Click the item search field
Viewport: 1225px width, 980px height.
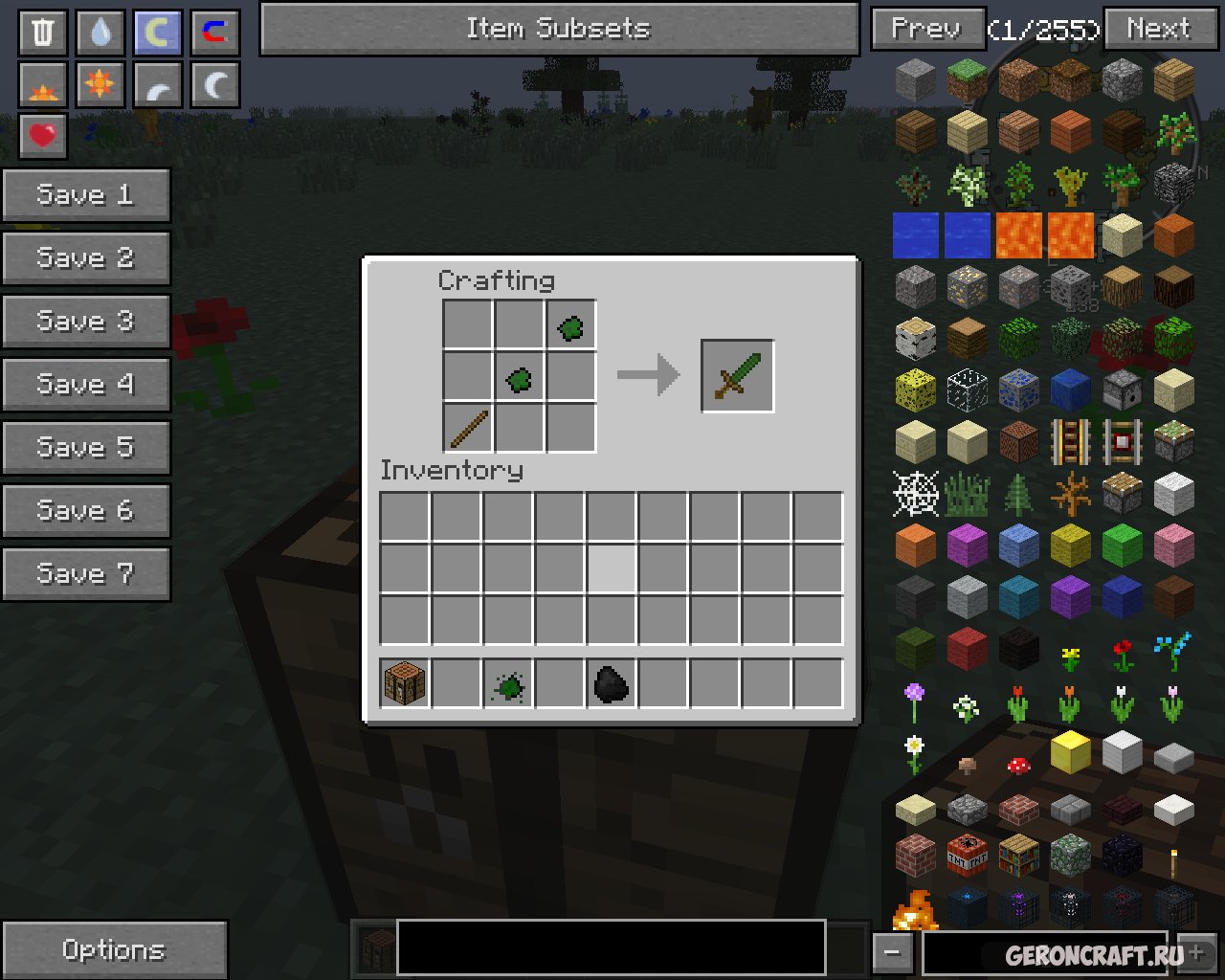[1043, 952]
